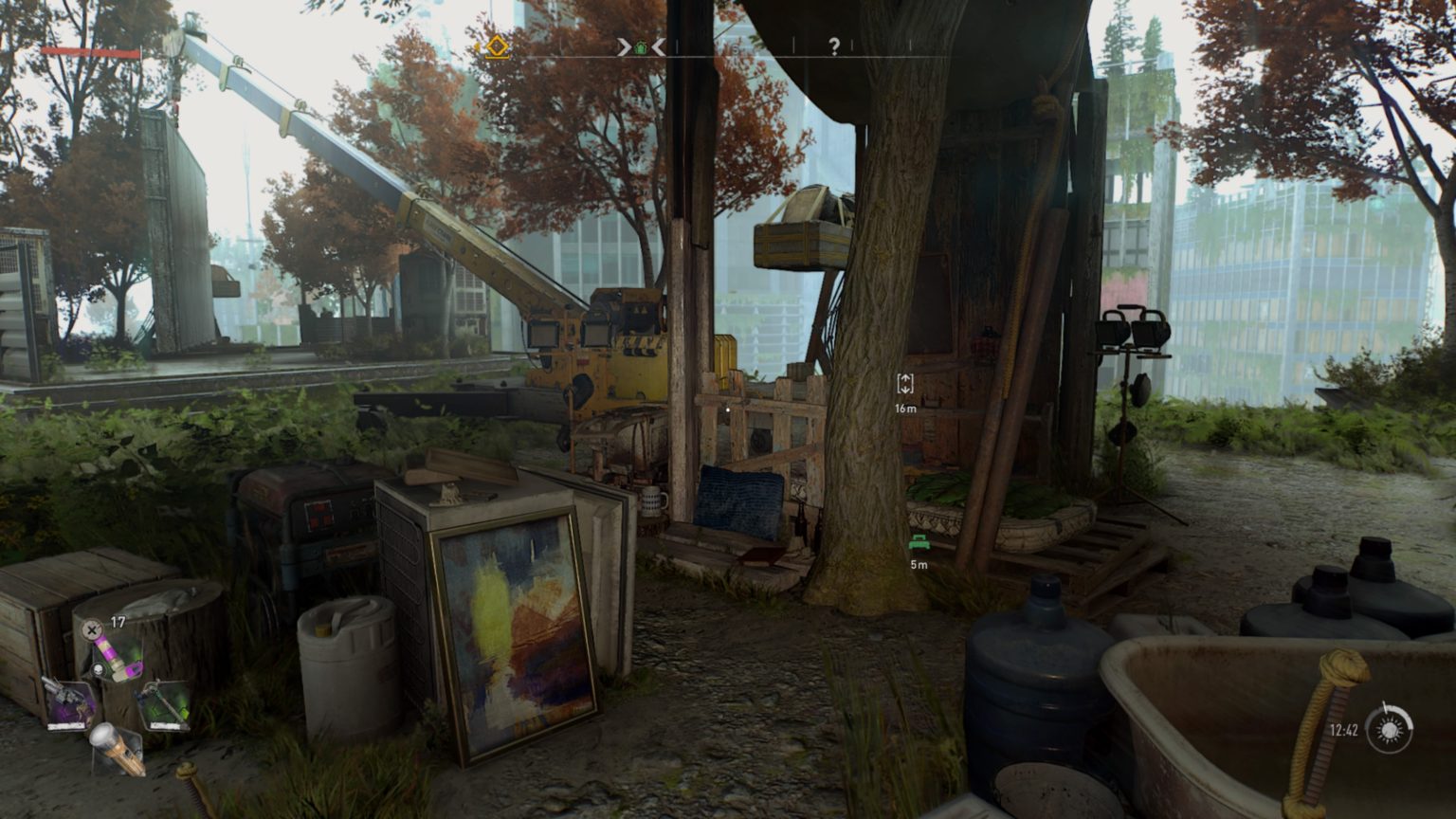This screenshot has height=819, width=1456.
Task: Toggle the safe zone ladder marker at 16m
Action: [905, 384]
